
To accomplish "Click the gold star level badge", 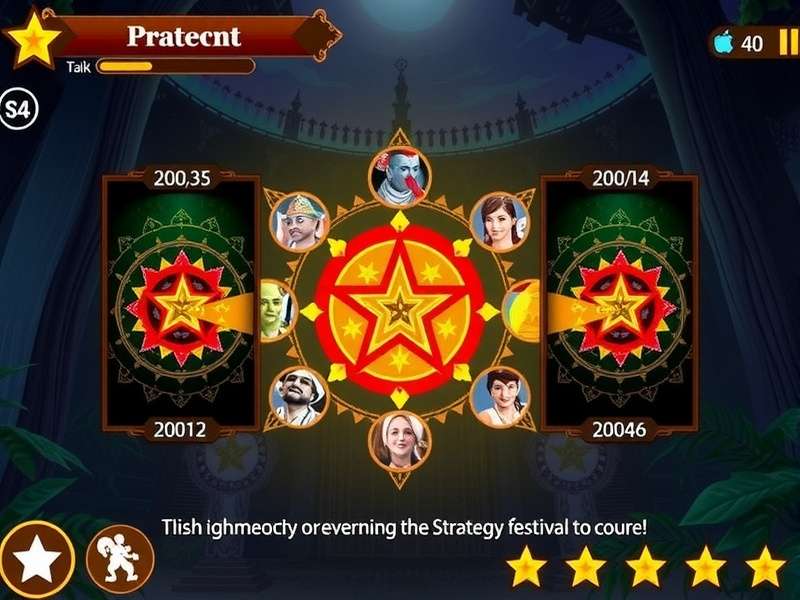I will click(x=34, y=36).
